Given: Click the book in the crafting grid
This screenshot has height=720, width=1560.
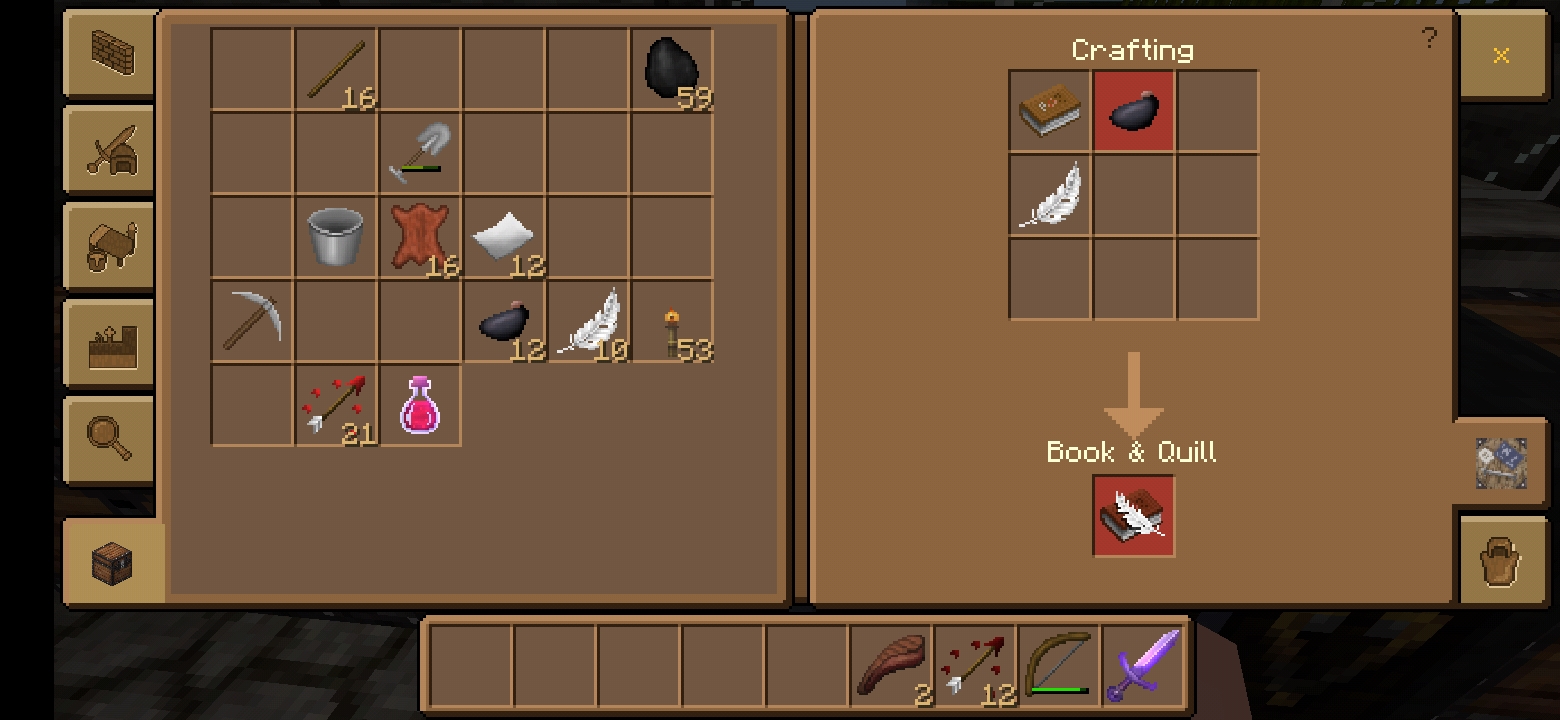Looking at the screenshot, I should 1050,110.
